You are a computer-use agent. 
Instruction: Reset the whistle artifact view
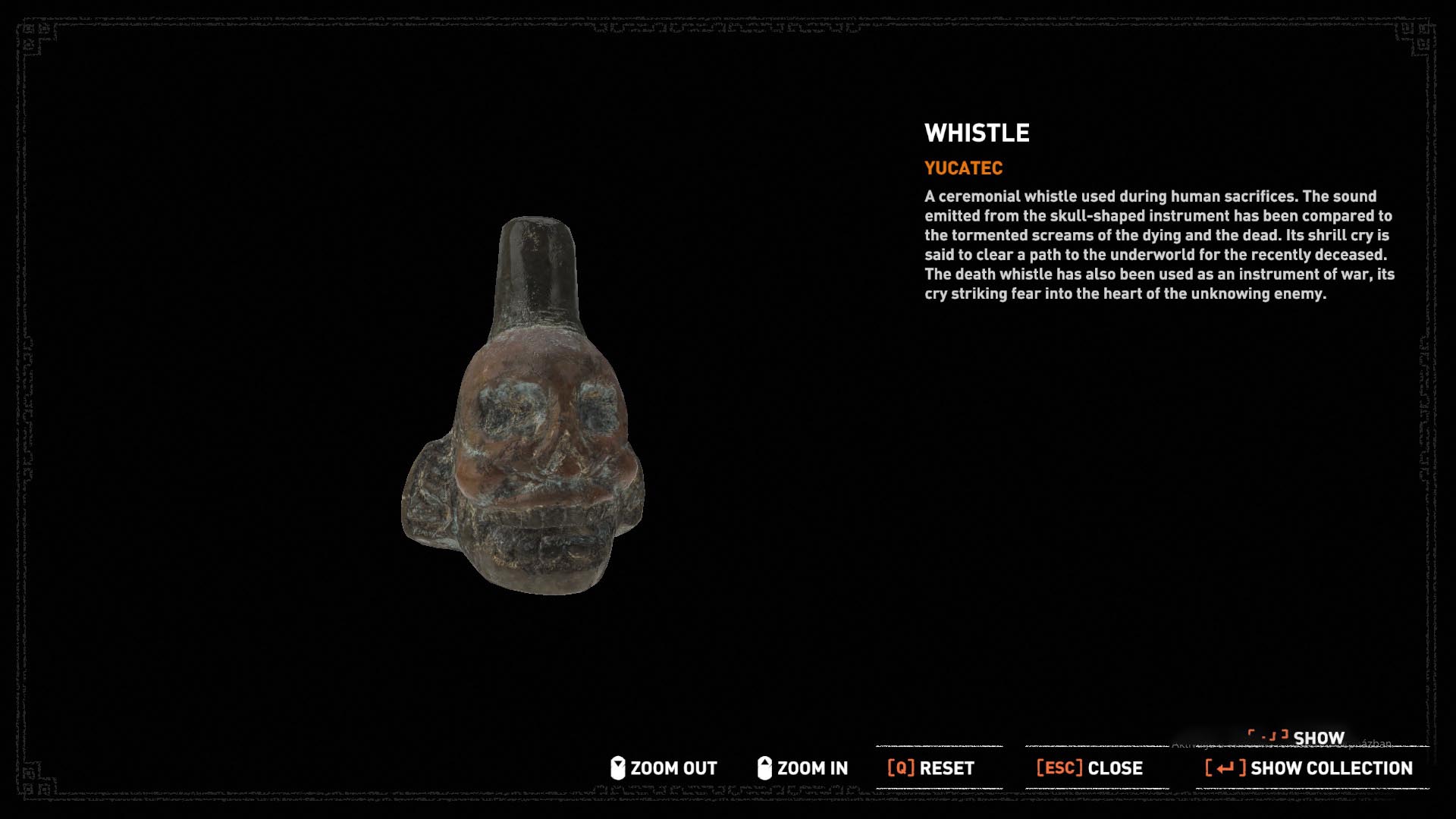(x=931, y=768)
